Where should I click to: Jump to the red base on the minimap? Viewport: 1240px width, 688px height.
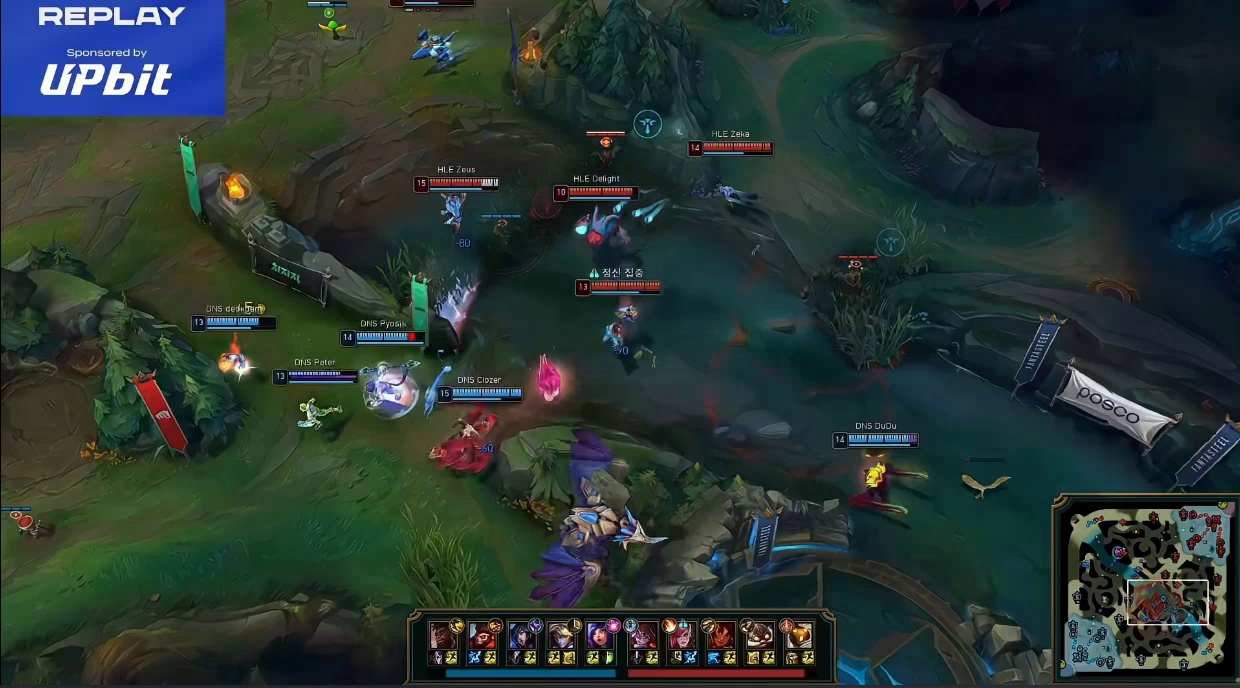pyautogui.click(x=1210, y=518)
